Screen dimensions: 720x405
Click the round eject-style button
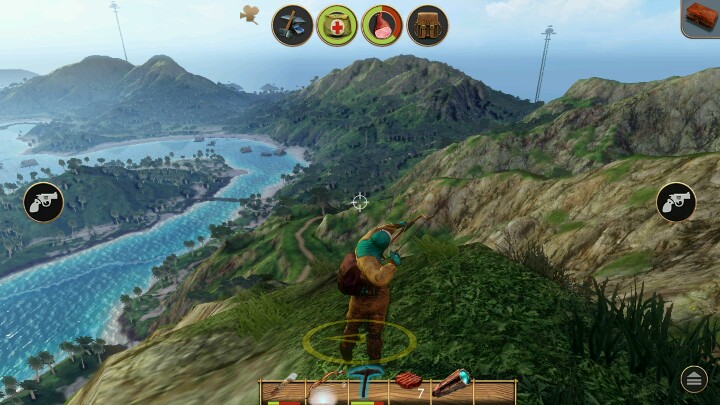(x=694, y=378)
